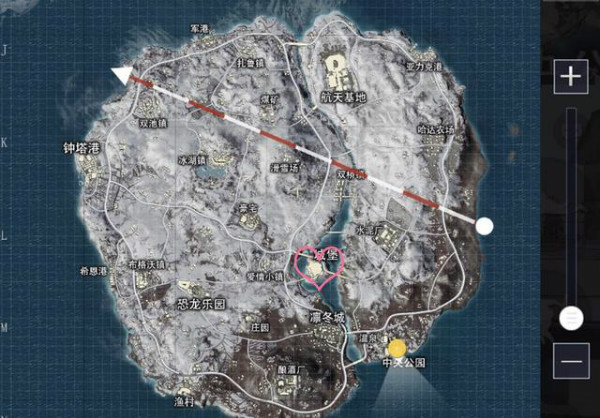This screenshot has width=600, height=418.
Task: Click the map zoom-out minus button
Action: pyautogui.click(x=571, y=360)
